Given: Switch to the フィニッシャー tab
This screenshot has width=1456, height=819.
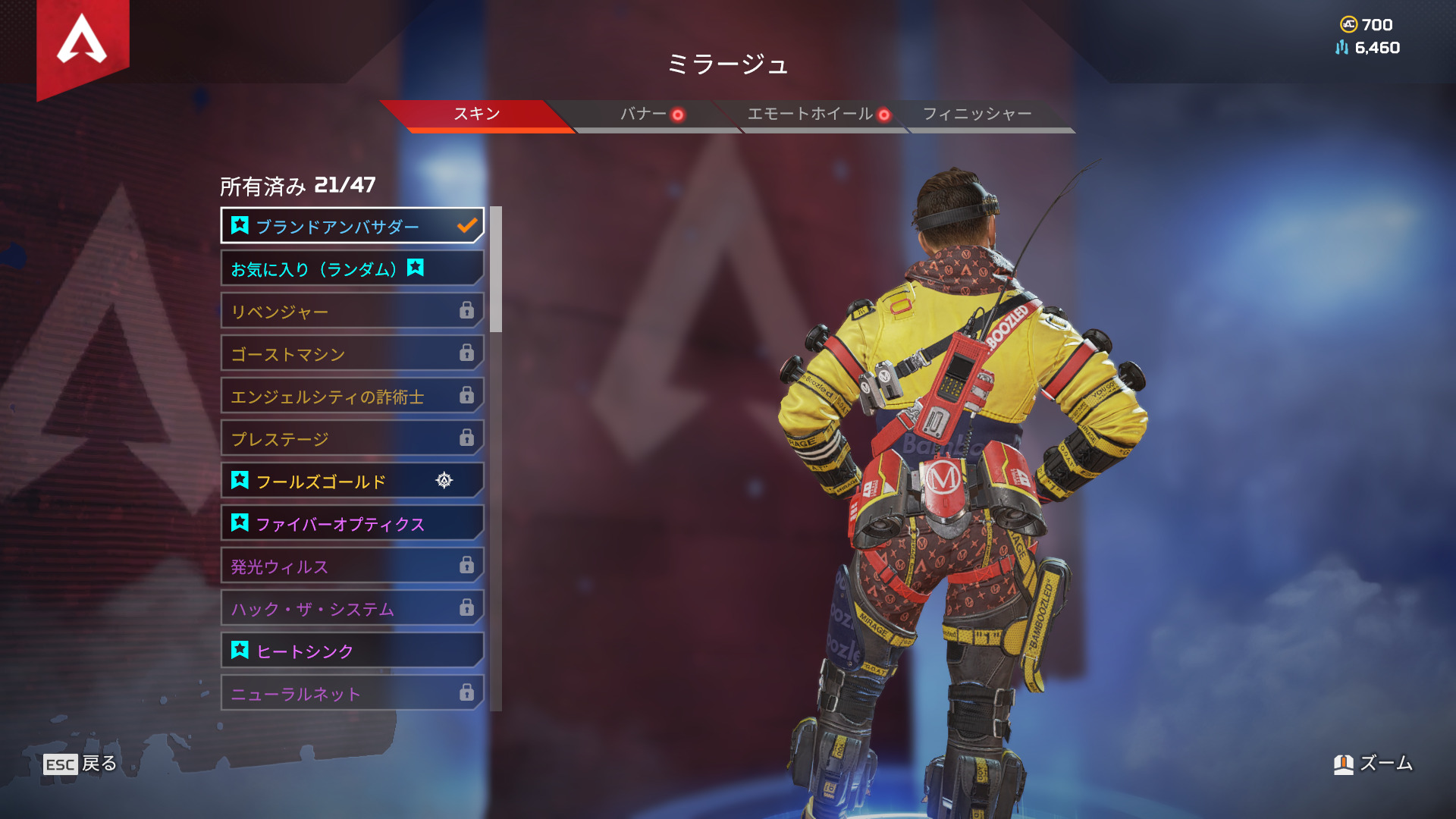Looking at the screenshot, I should [x=975, y=114].
